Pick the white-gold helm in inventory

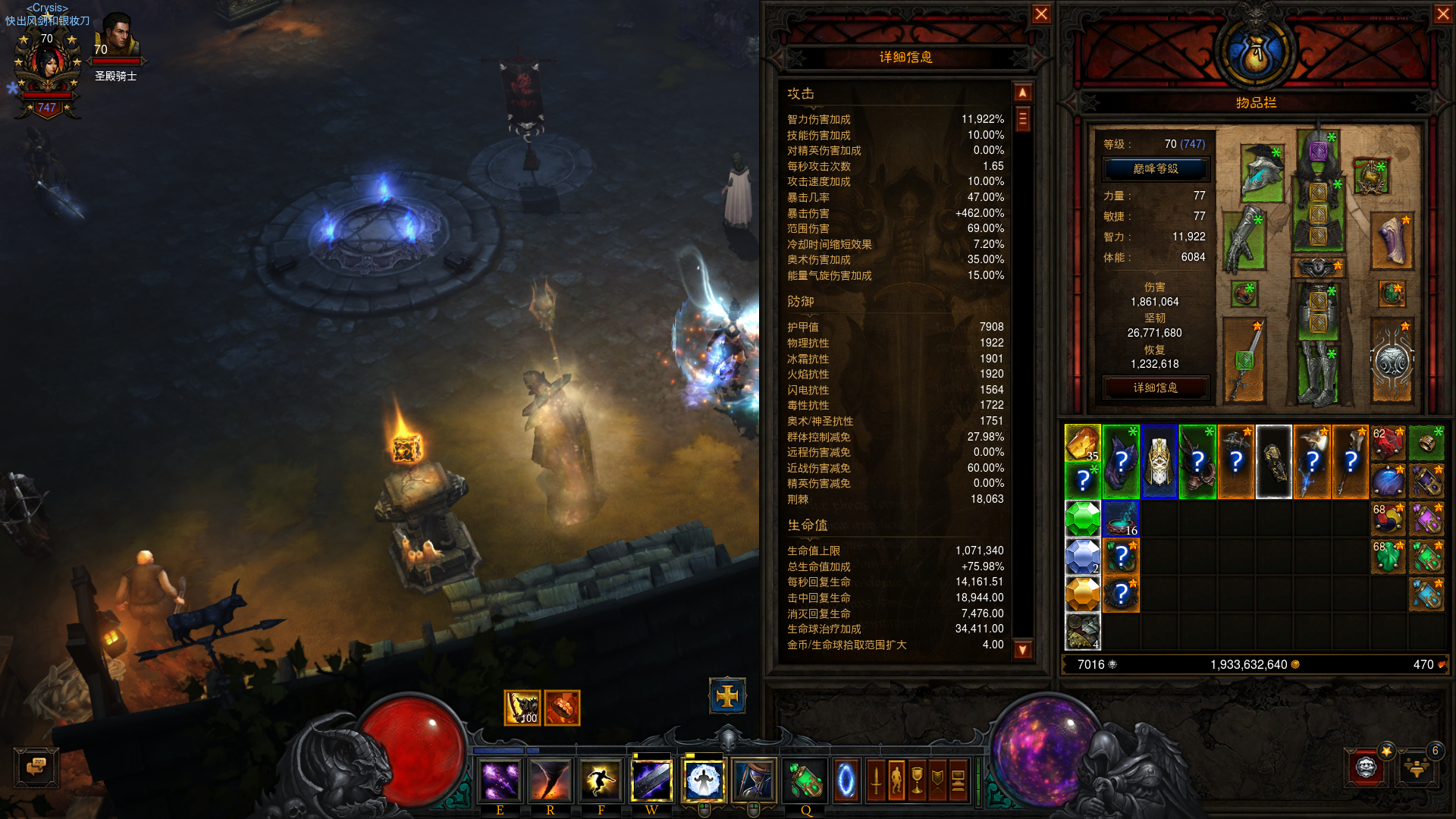pos(1159,461)
